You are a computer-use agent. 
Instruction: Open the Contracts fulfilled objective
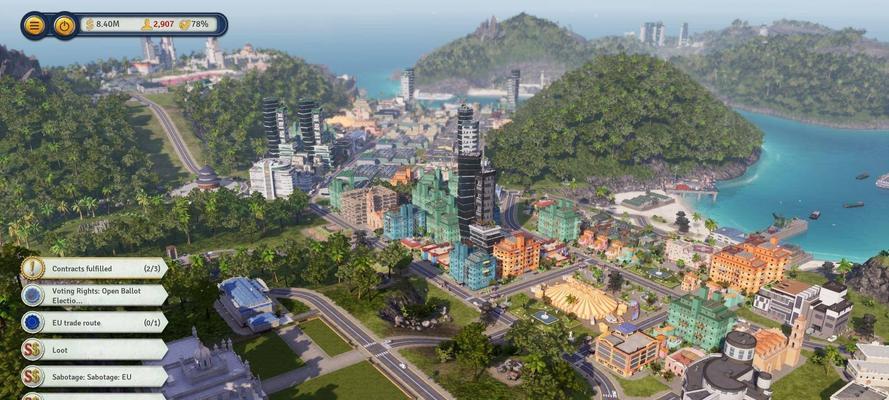[x=95, y=268]
